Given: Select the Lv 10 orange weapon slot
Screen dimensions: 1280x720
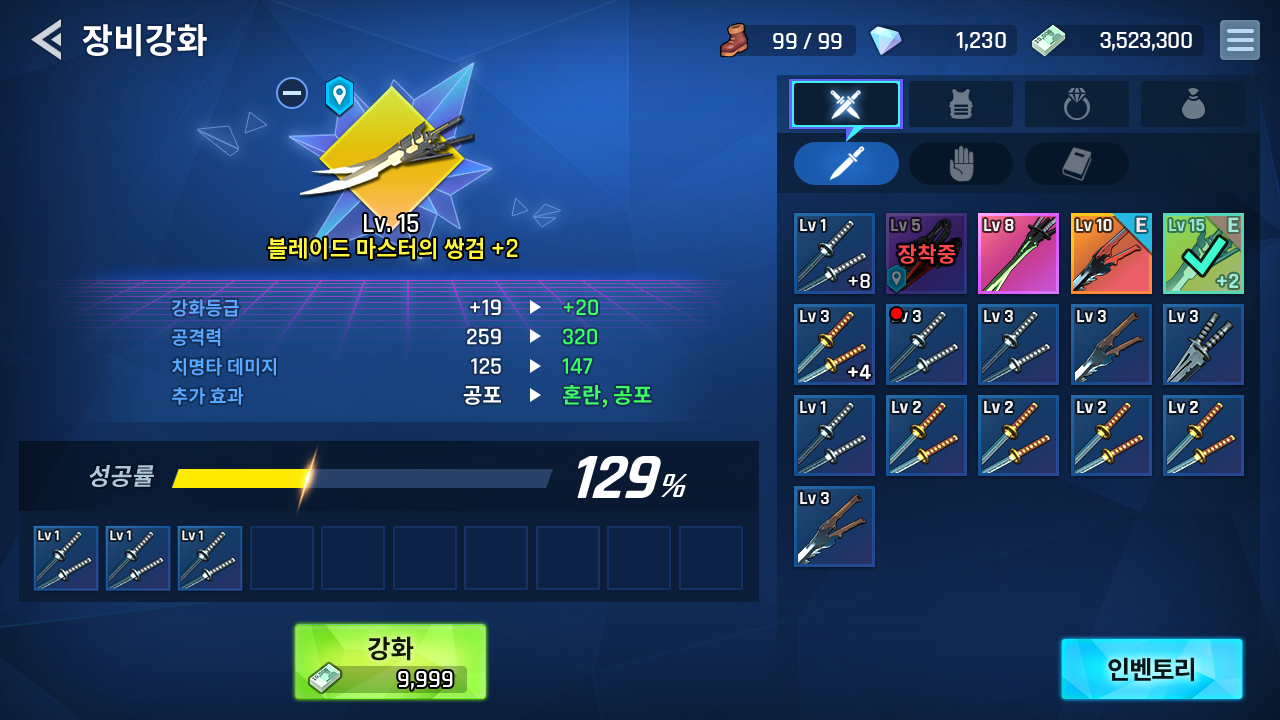Looking at the screenshot, I should (1110, 253).
